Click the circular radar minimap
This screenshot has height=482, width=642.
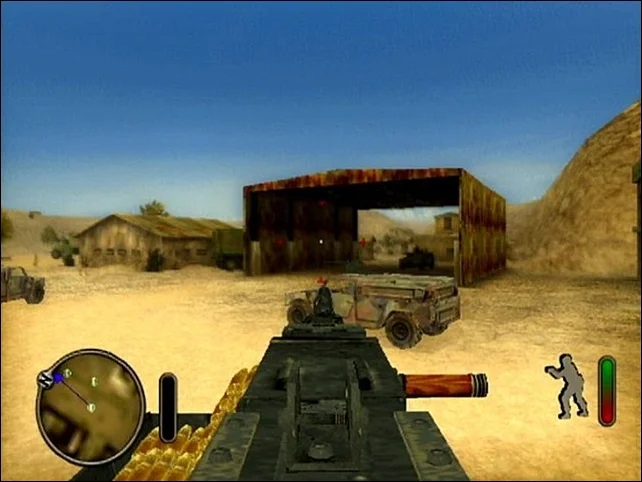tap(90, 405)
